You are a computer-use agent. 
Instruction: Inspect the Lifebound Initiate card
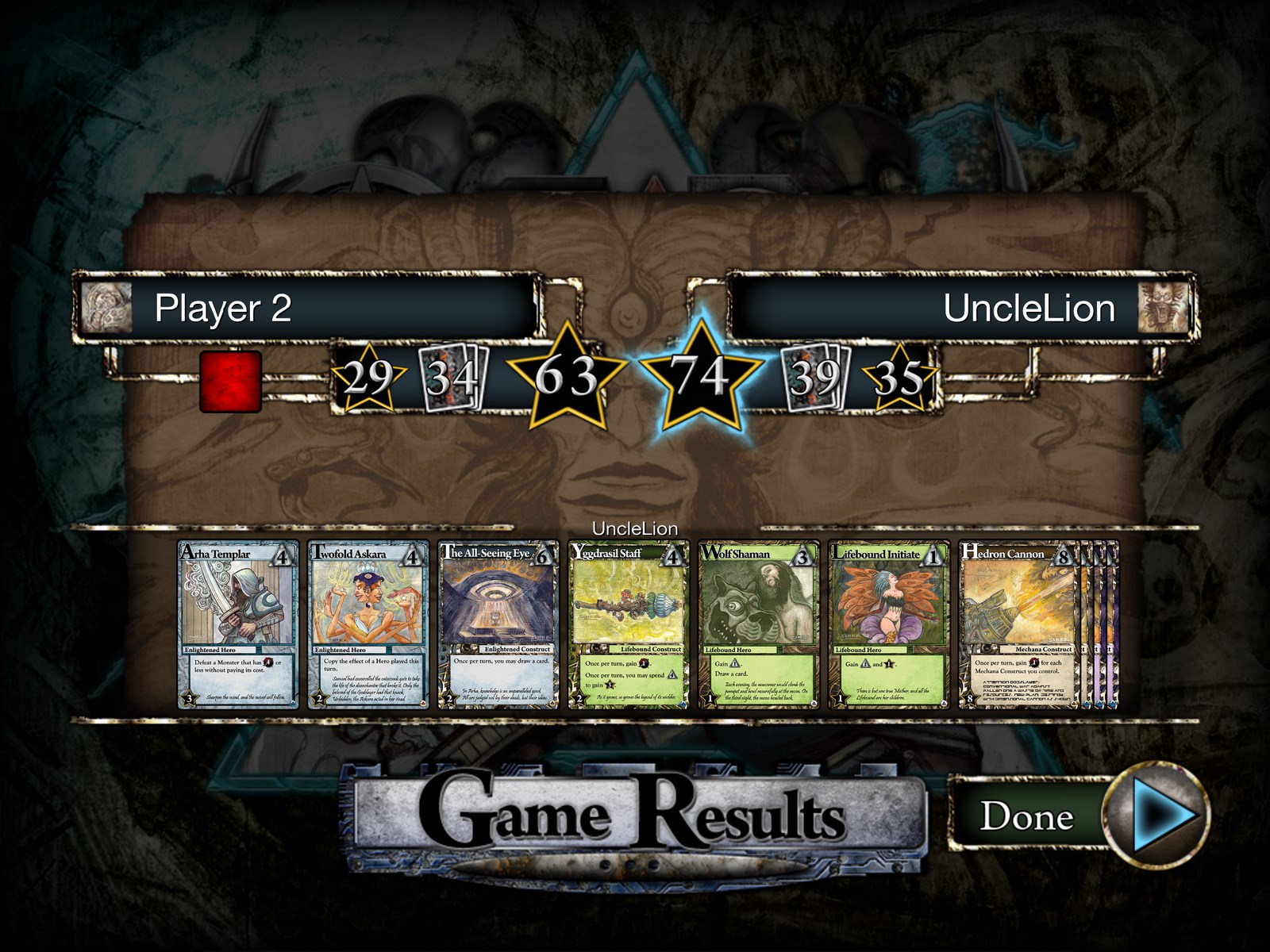coord(889,624)
